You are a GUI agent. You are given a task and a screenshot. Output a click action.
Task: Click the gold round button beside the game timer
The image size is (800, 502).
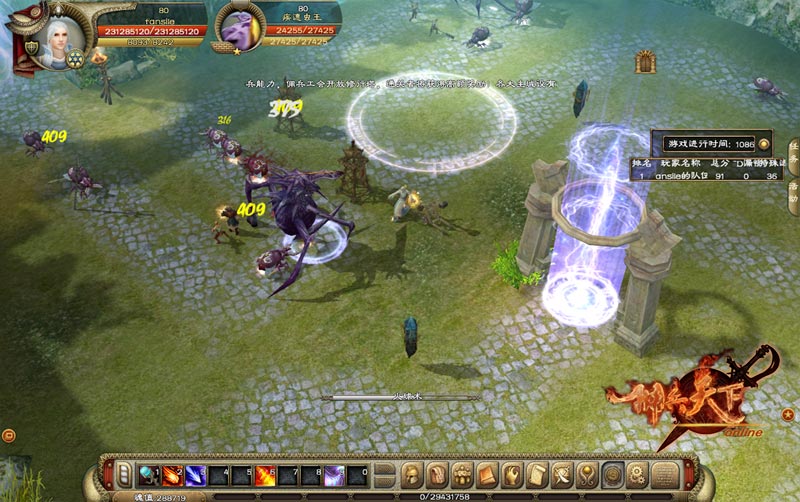[764, 143]
